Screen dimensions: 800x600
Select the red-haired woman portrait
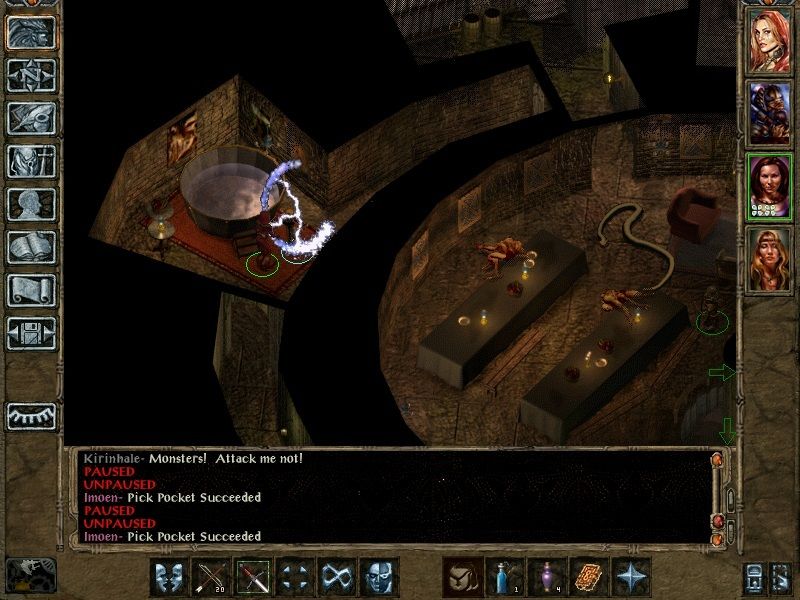coord(770,37)
